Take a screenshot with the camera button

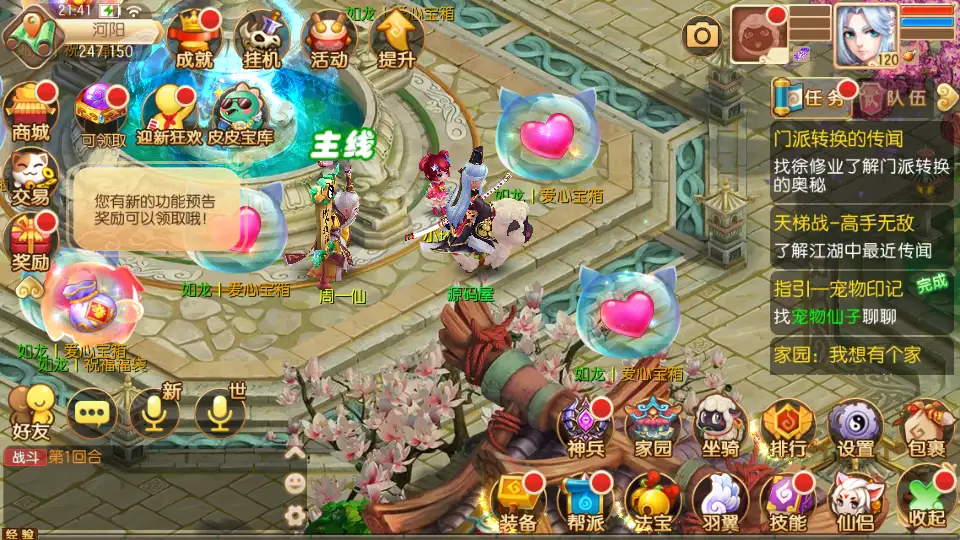[x=702, y=37]
